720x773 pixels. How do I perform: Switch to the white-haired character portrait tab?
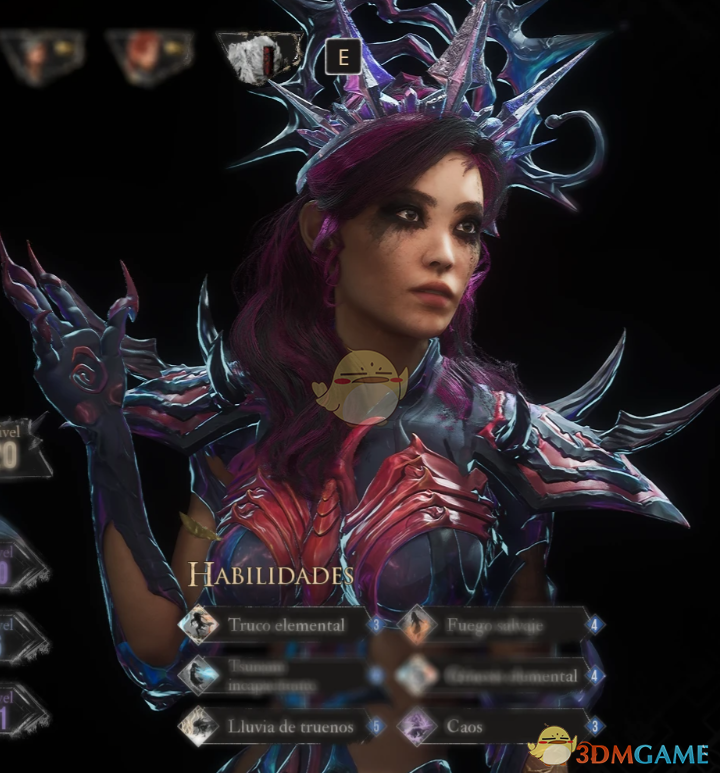pos(257,55)
